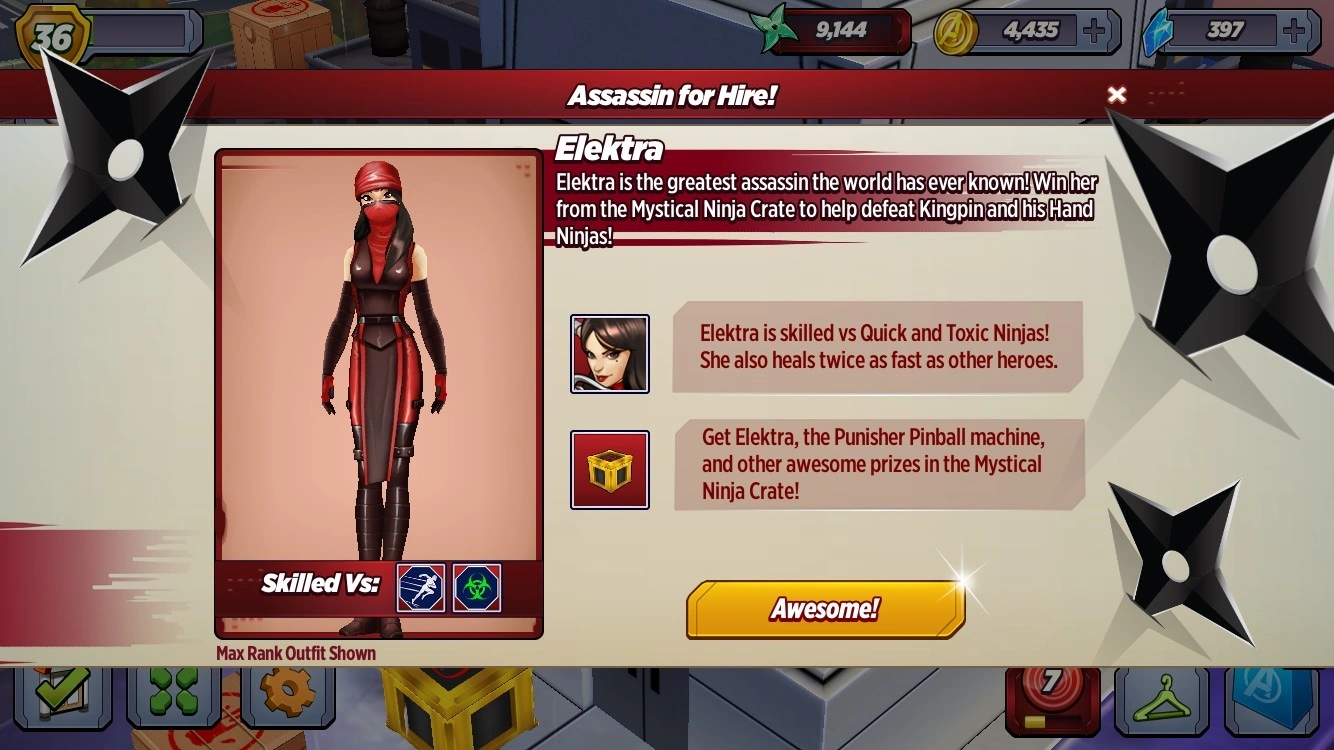
Task: Tap the Mystical Ninja Crate icon
Action: (x=610, y=470)
